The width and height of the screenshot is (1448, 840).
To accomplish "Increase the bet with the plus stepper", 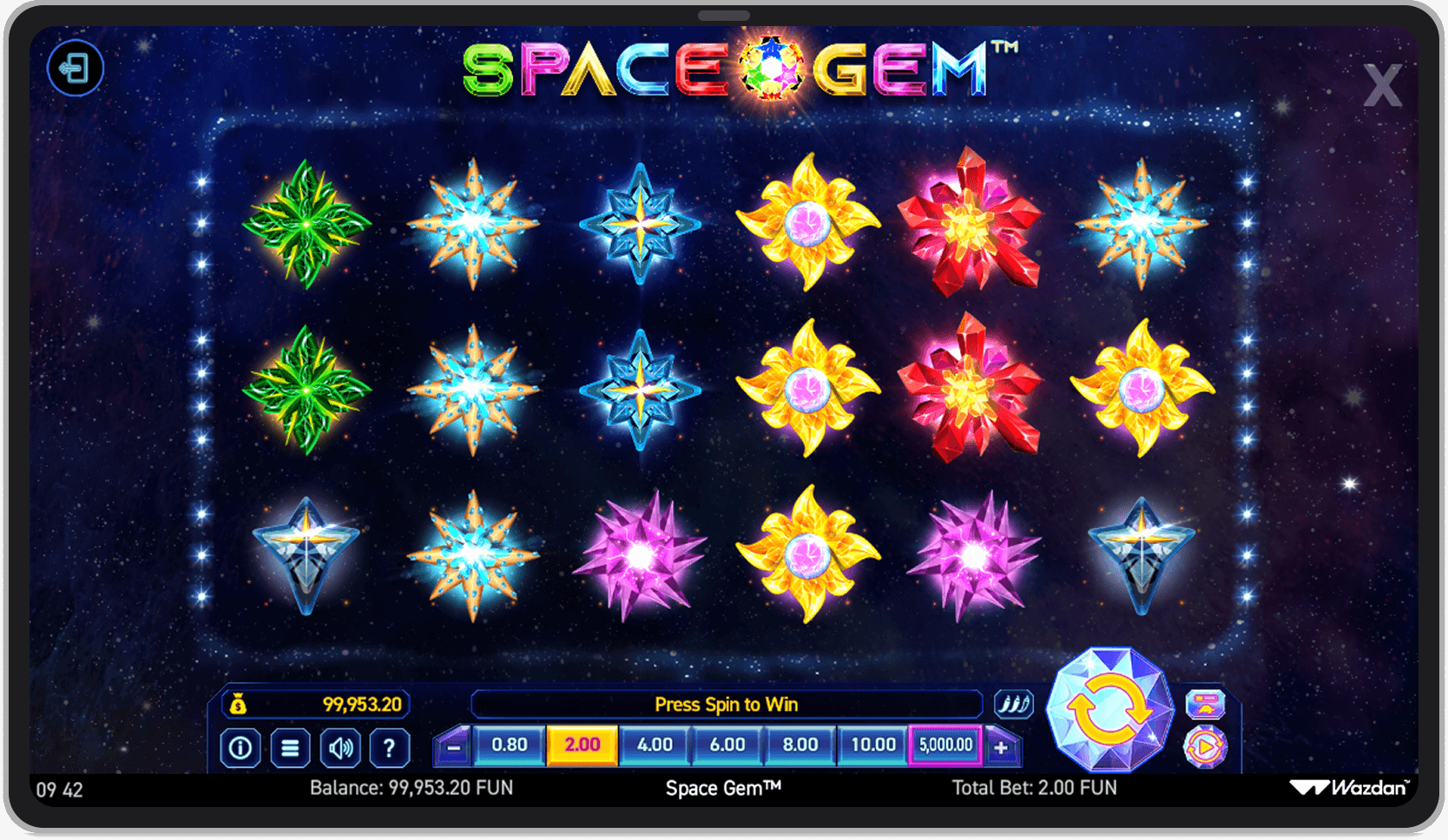I will click(1003, 745).
